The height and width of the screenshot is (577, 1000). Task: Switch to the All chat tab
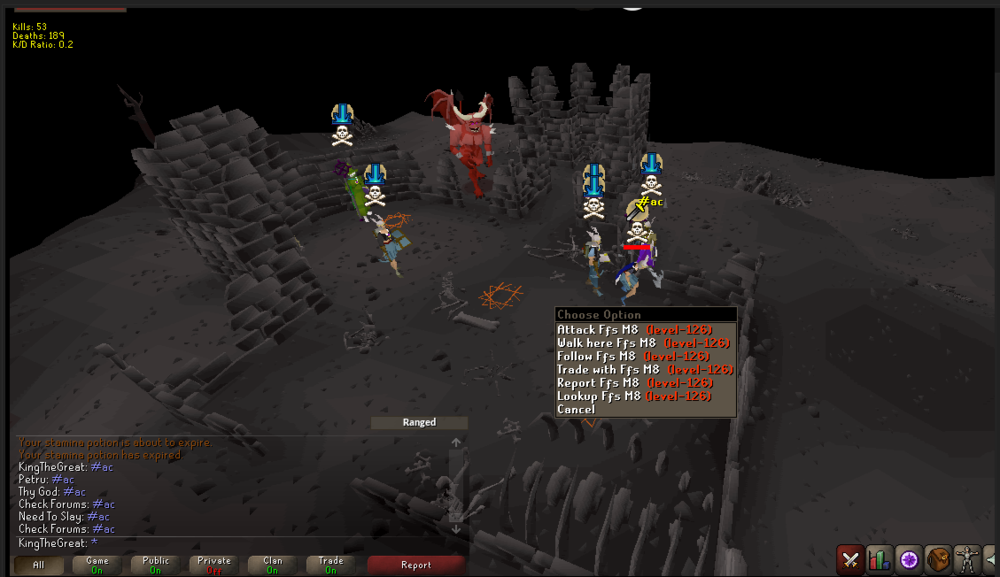coord(39,565)
